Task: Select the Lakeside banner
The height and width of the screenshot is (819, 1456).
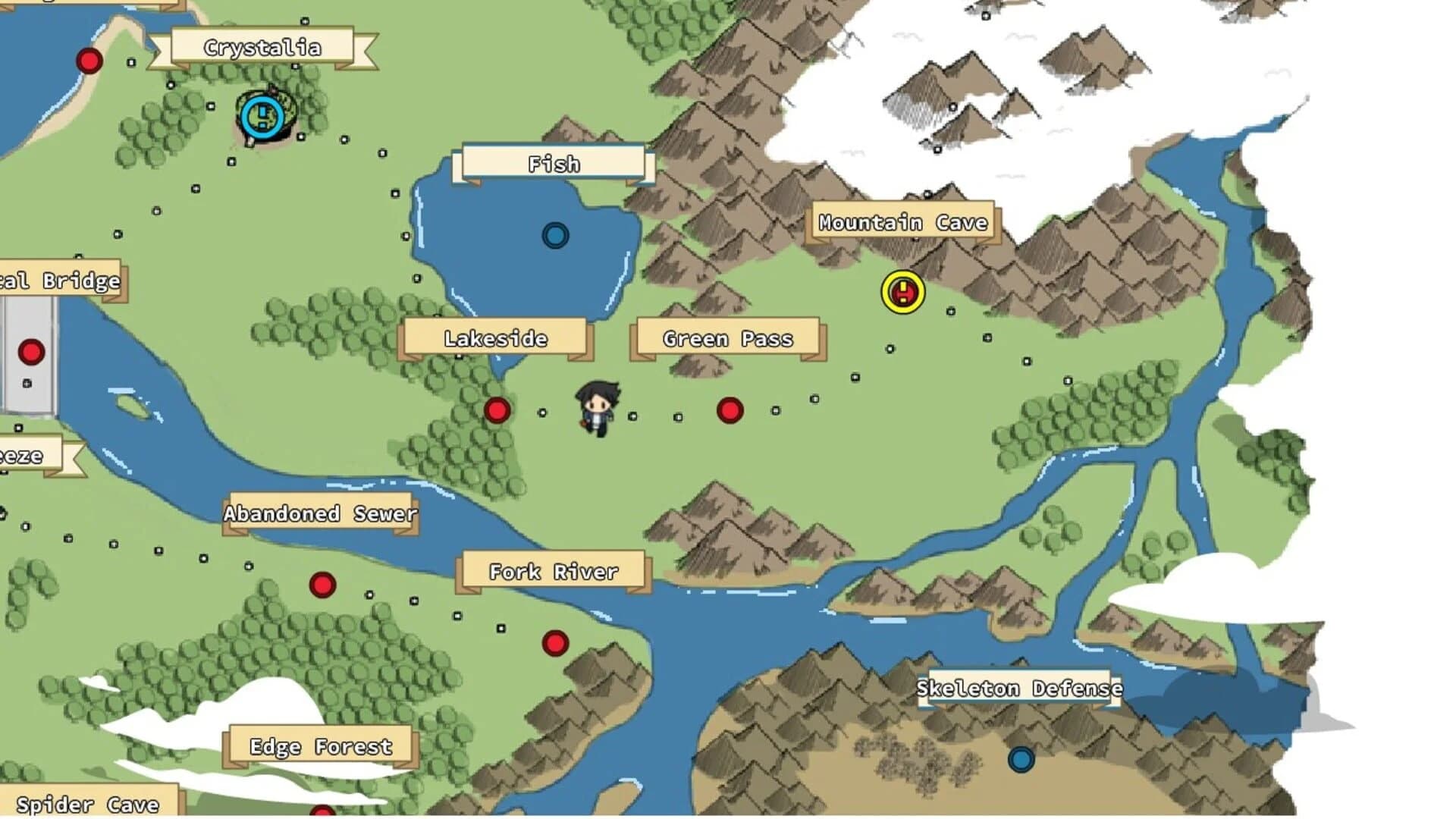Action: [496, 339]
